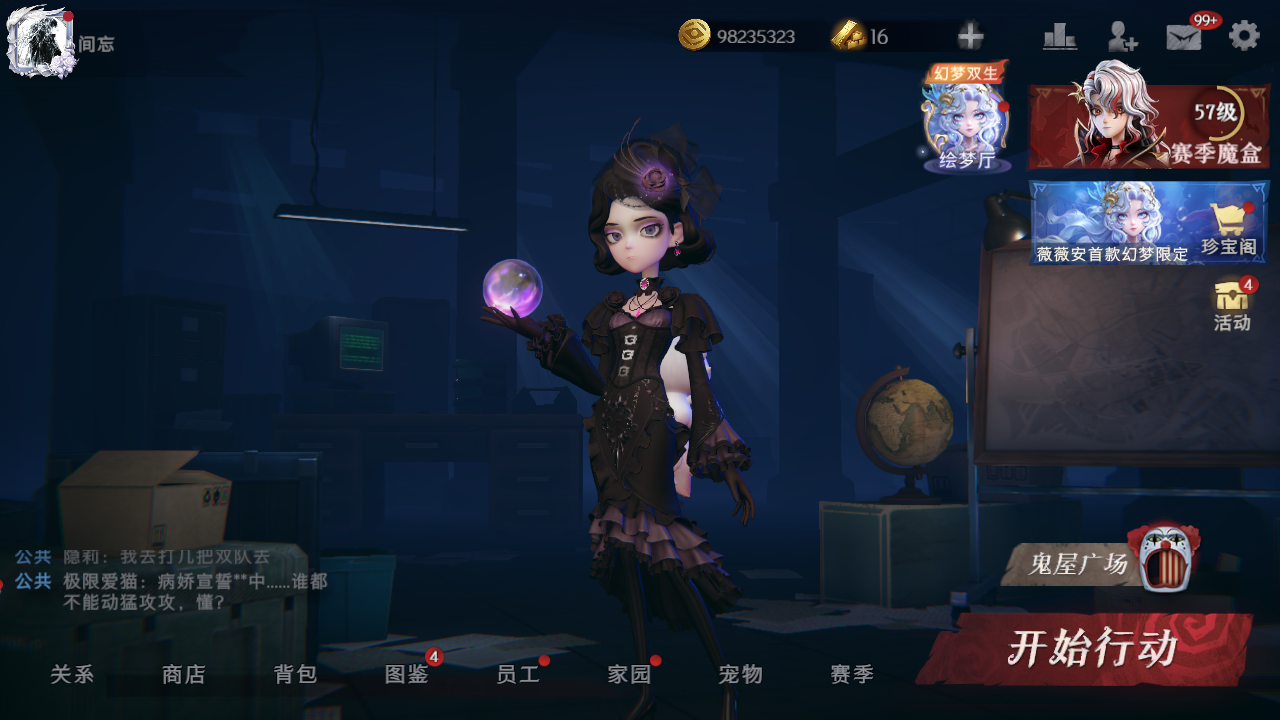Visit the 珍宝阁 shop banner

pyautogui.click(x=1149, y=222)
